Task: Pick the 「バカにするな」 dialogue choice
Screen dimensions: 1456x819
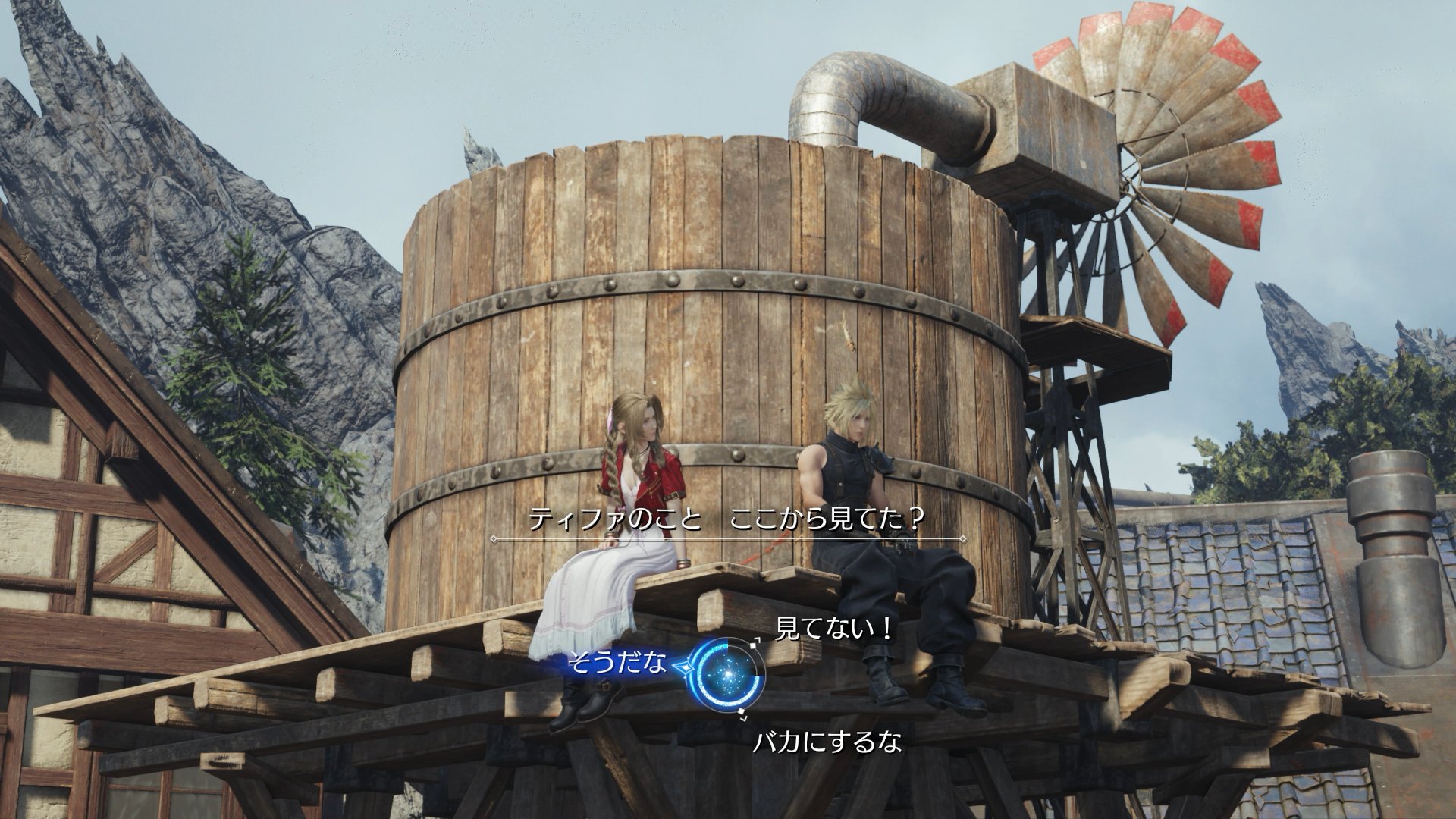Action: click(827, 742)
